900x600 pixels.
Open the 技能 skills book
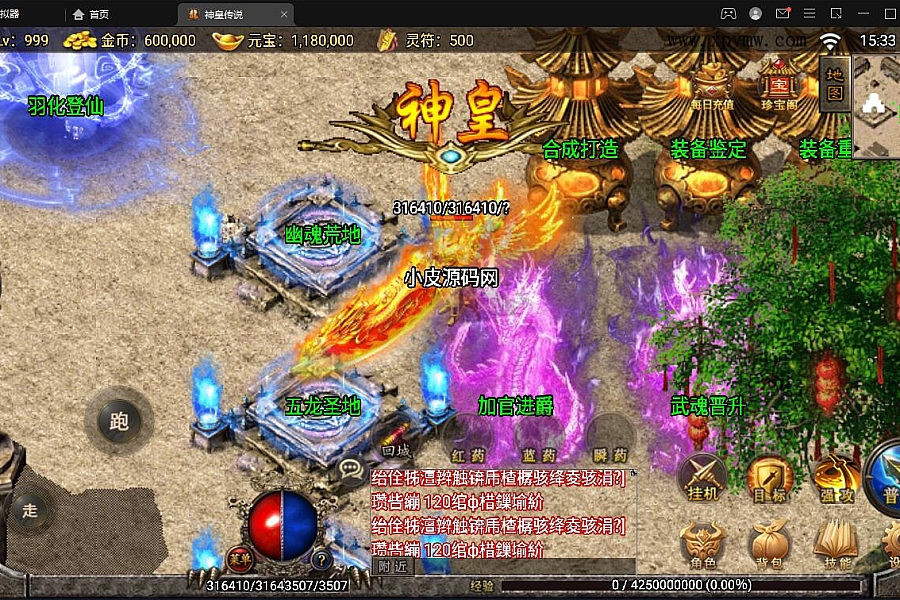click(x=836, y=546)
